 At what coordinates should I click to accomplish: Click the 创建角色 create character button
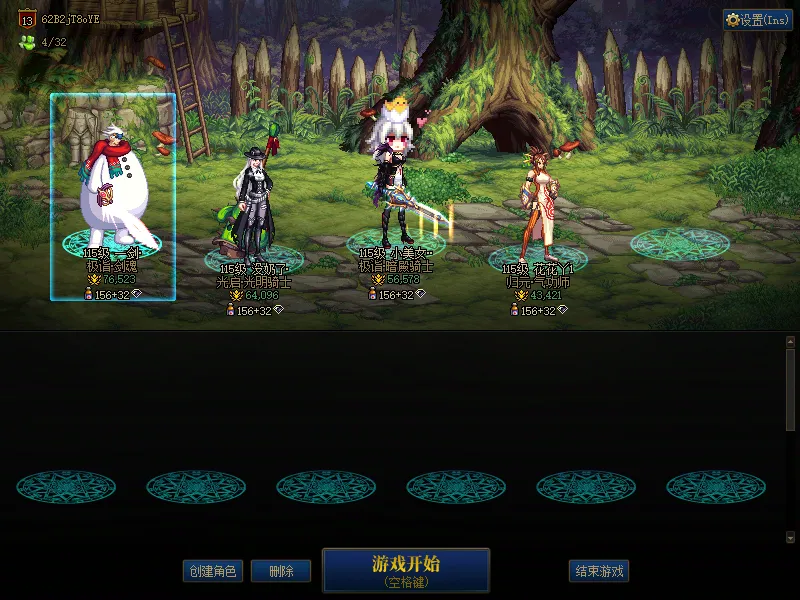212,572
